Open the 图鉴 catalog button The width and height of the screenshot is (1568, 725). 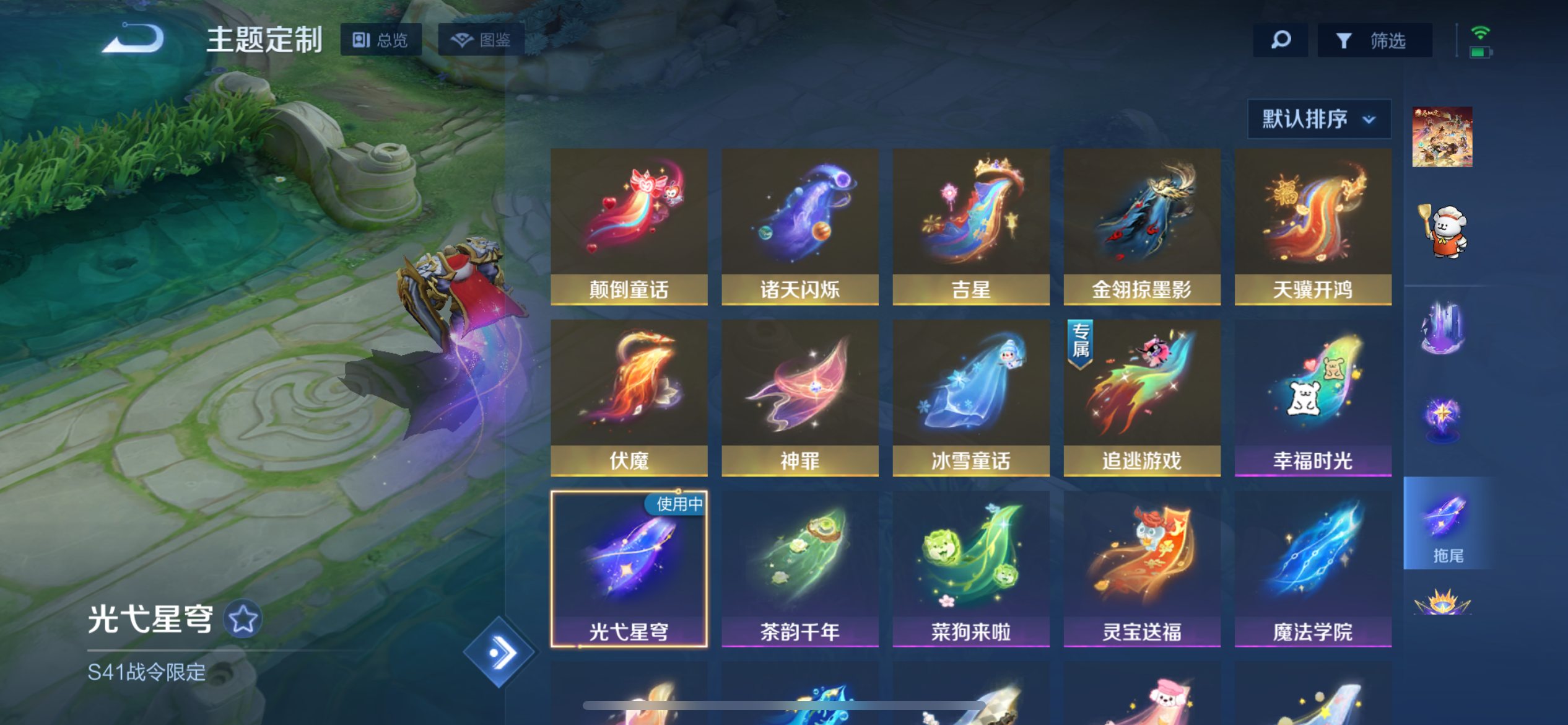click(480, 40)
